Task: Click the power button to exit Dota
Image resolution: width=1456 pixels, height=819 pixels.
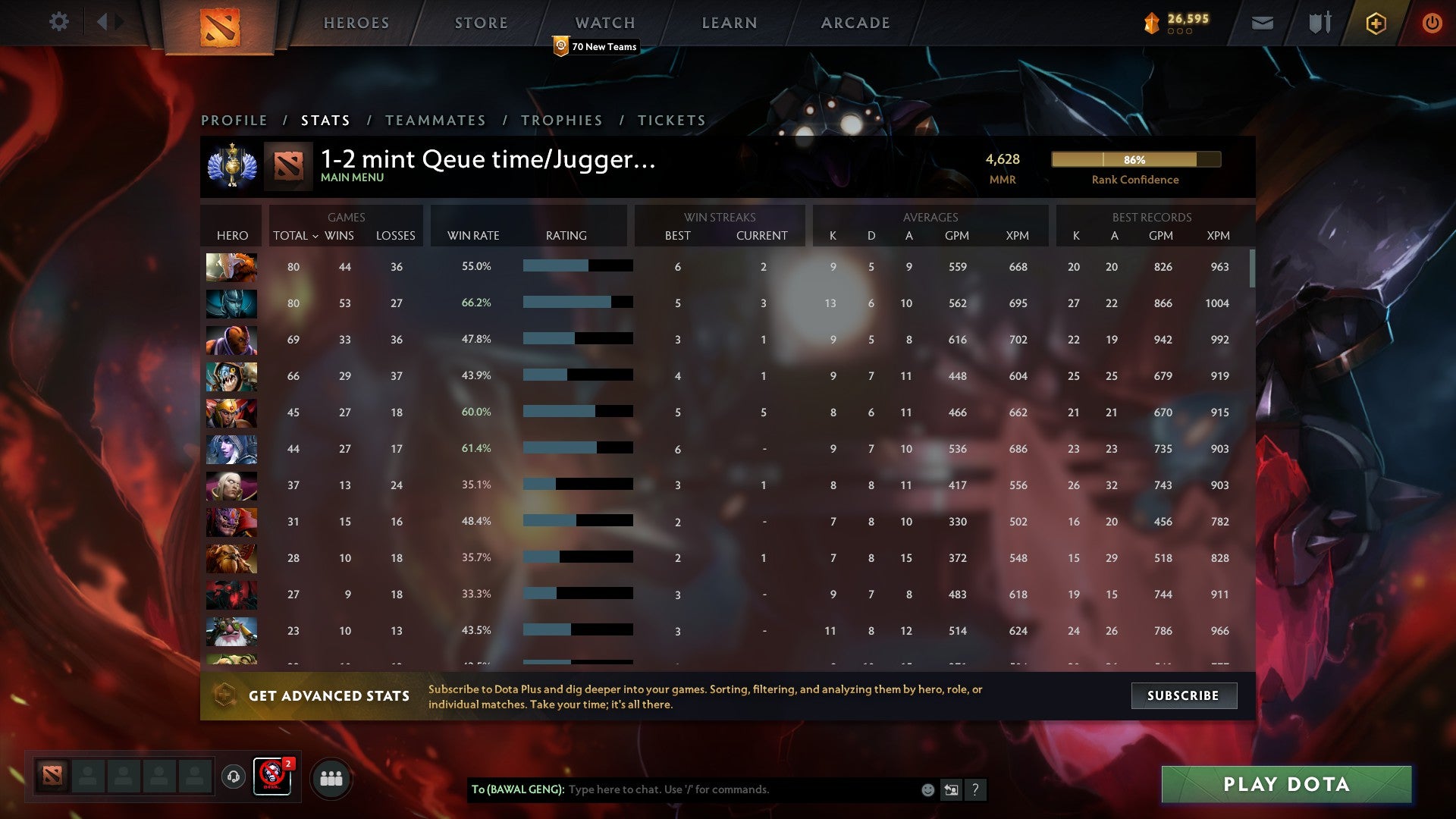Action: tap(1432, 23)
